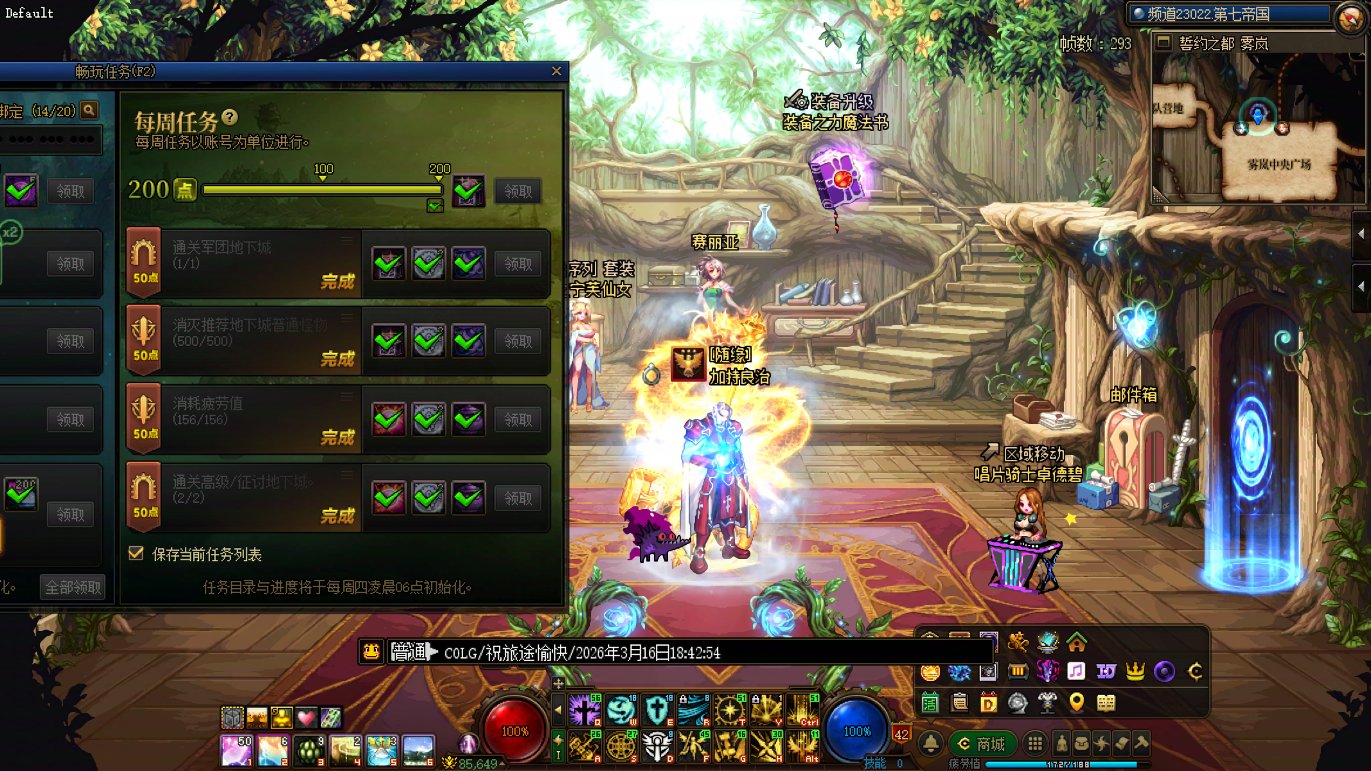This screenshot has width=1371, height=771.
Task: Close the 畅玩任务 quest window
Action: [557, 71]
